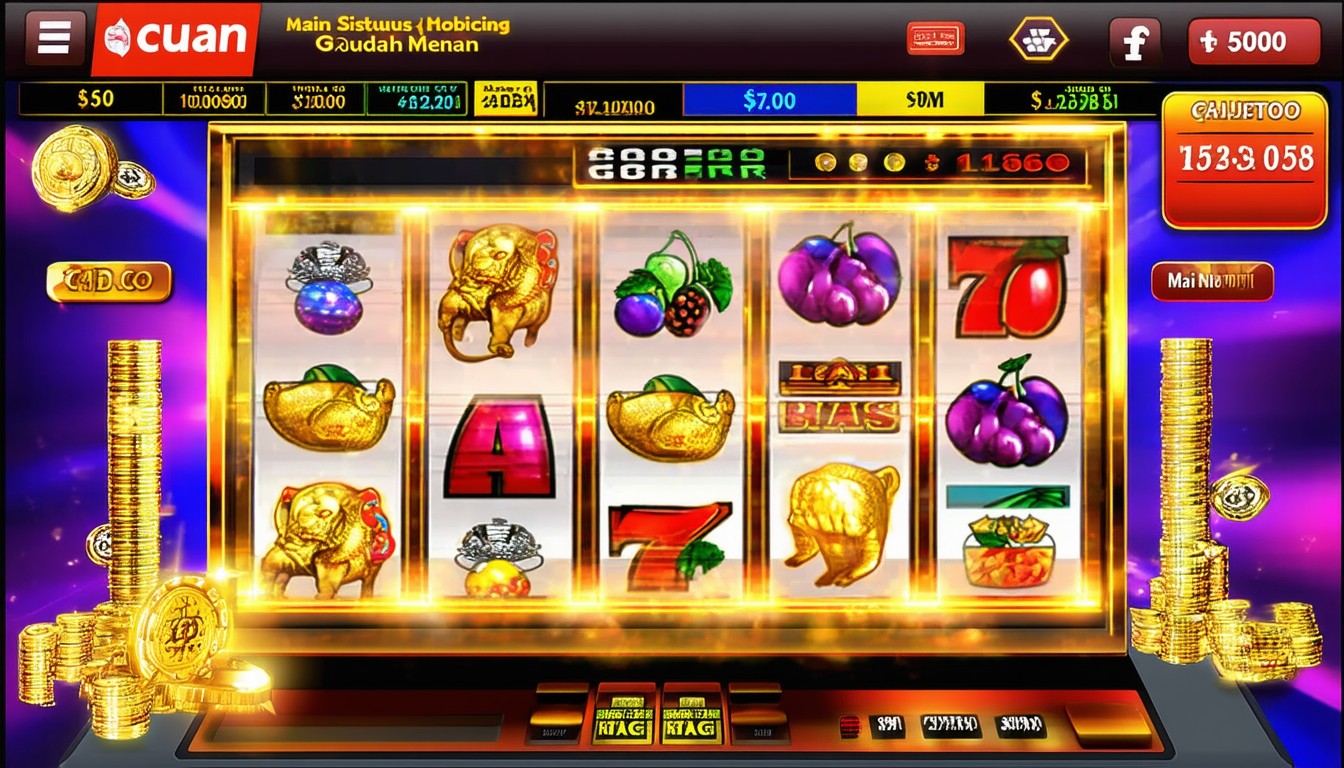
Task: Open the red jackpot panel showing 153-3 058
Action: (x=1245, y=159)
